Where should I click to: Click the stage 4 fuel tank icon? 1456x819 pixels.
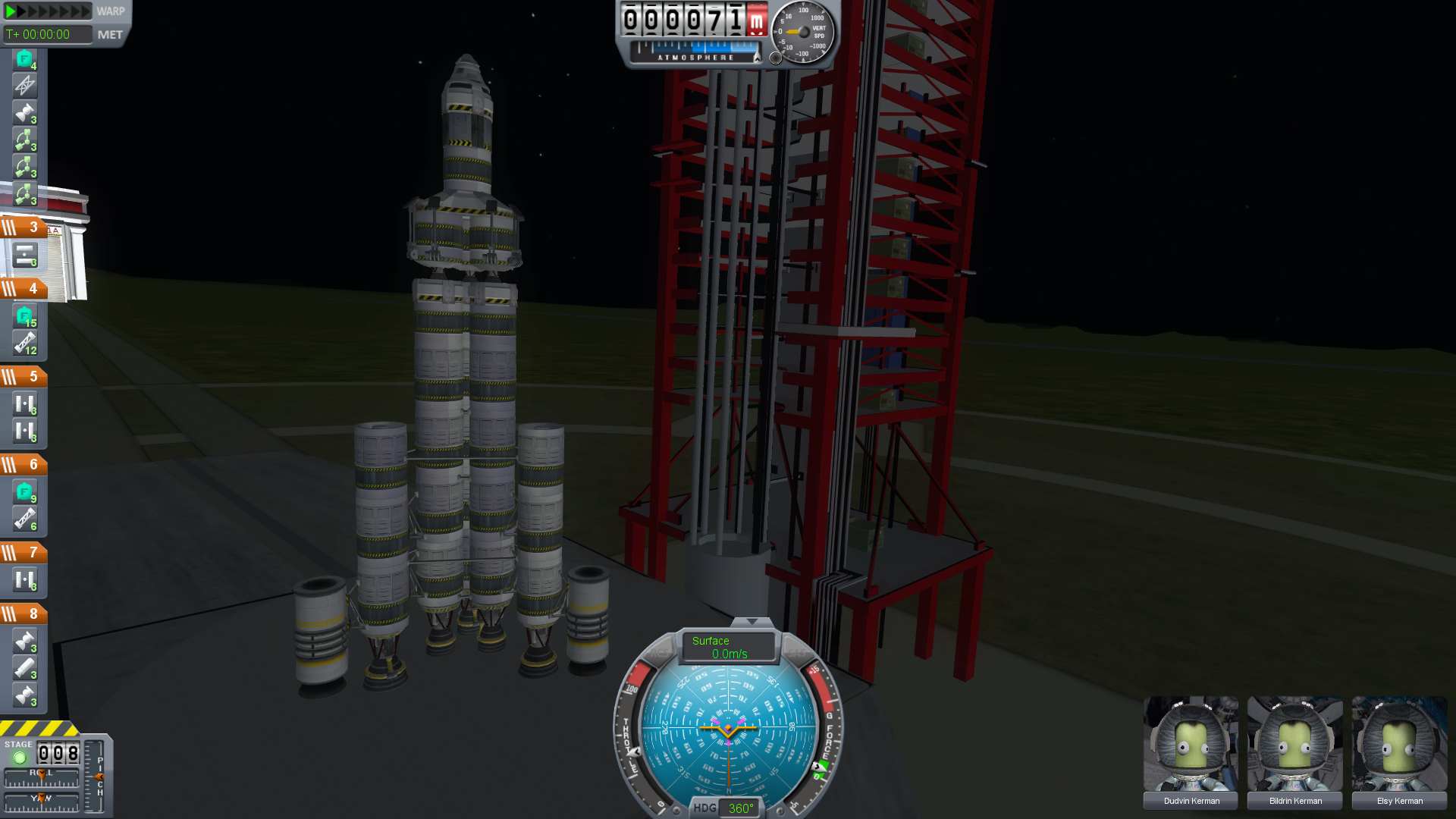click(24, 316)
